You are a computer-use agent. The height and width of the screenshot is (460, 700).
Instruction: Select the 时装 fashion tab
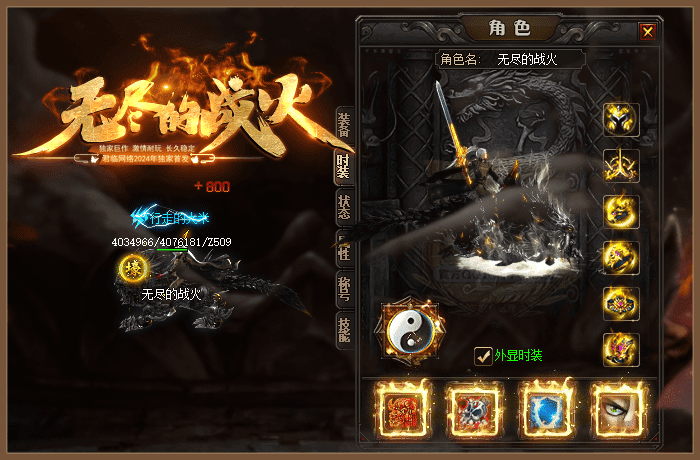[x=344, y=165]
